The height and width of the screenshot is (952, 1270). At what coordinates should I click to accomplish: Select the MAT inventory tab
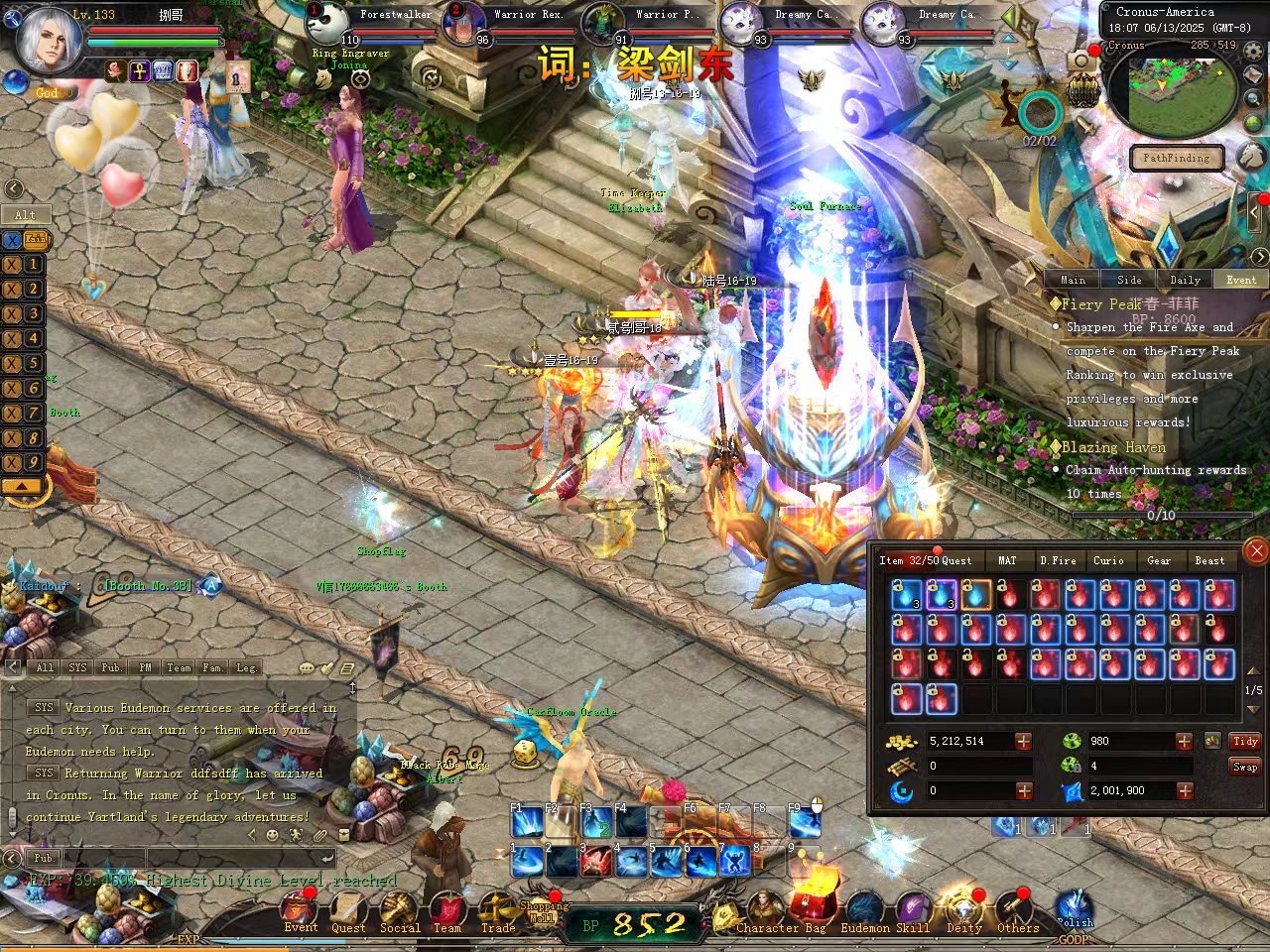1007,560
